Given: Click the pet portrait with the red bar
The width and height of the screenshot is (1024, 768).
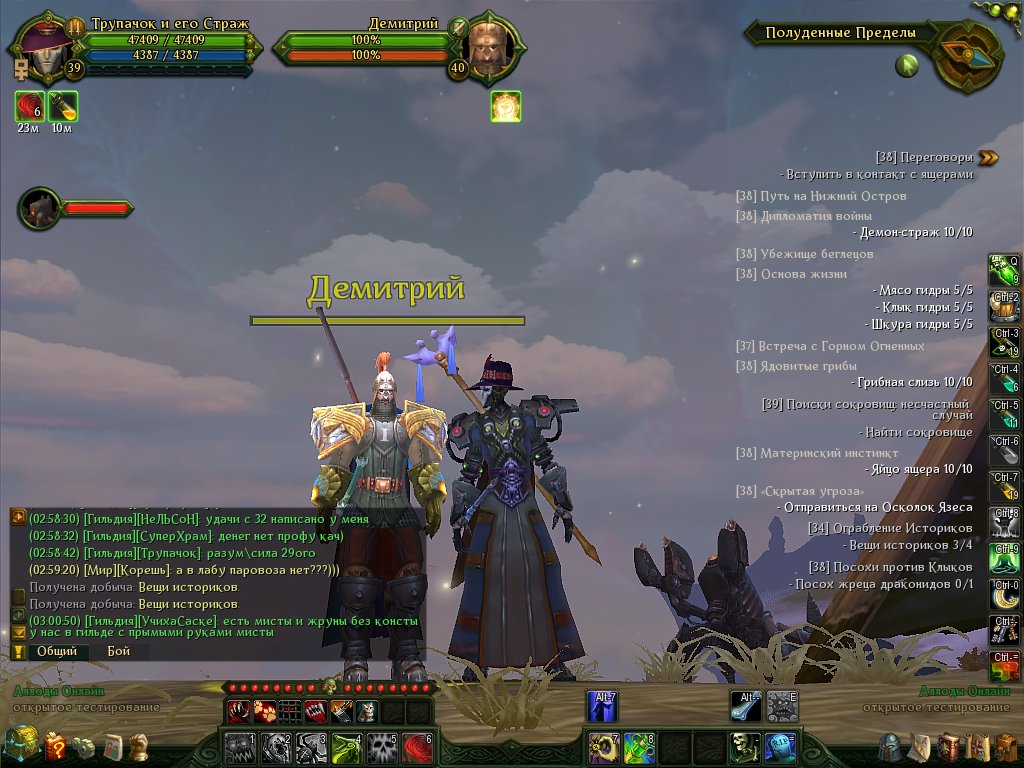Looking at the screenshot, I should coord(39,208).
